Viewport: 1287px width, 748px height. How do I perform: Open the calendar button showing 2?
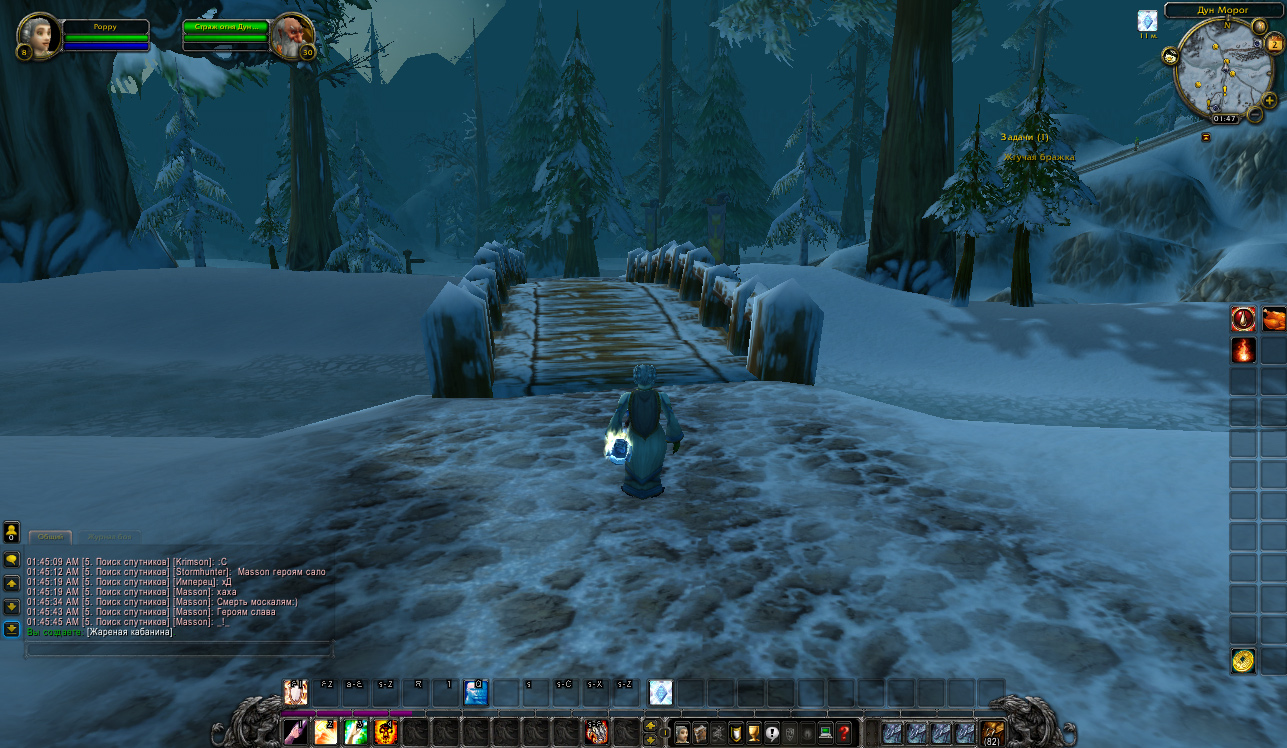point(1274,44)
